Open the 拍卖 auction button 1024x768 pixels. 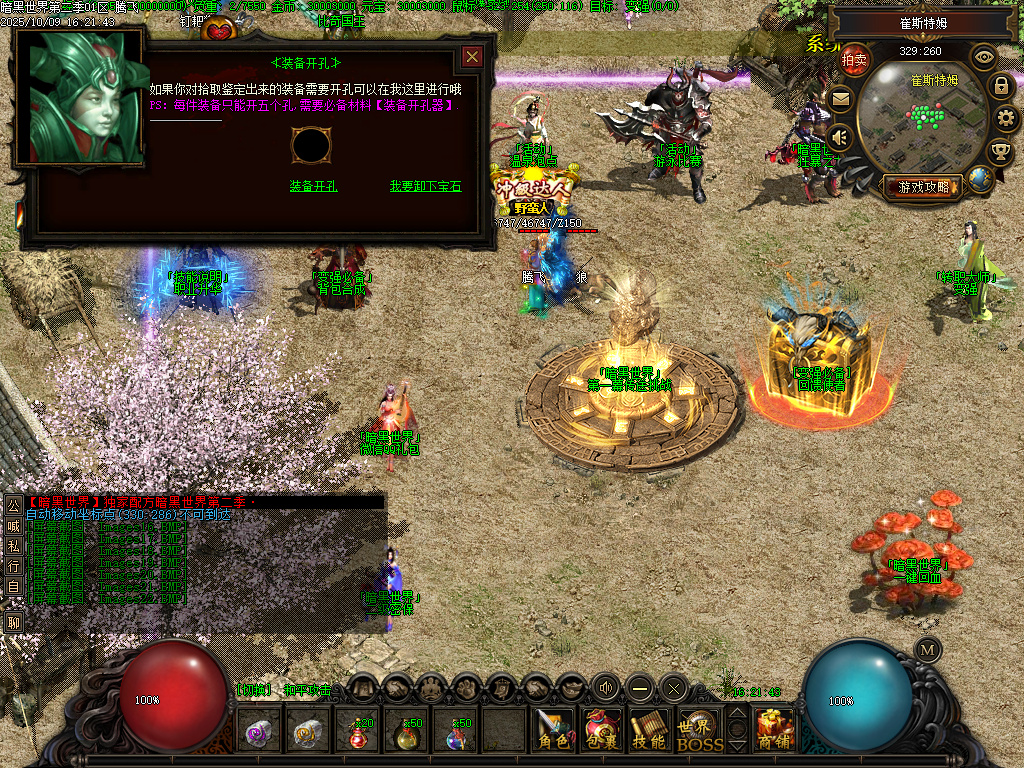click(x=853, y=60)
